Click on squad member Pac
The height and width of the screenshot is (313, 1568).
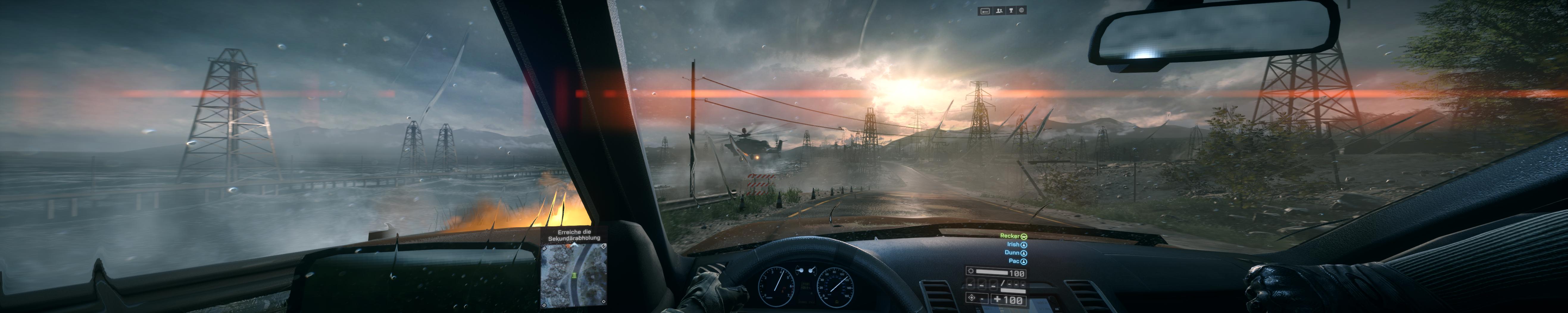coord(1015,261)
